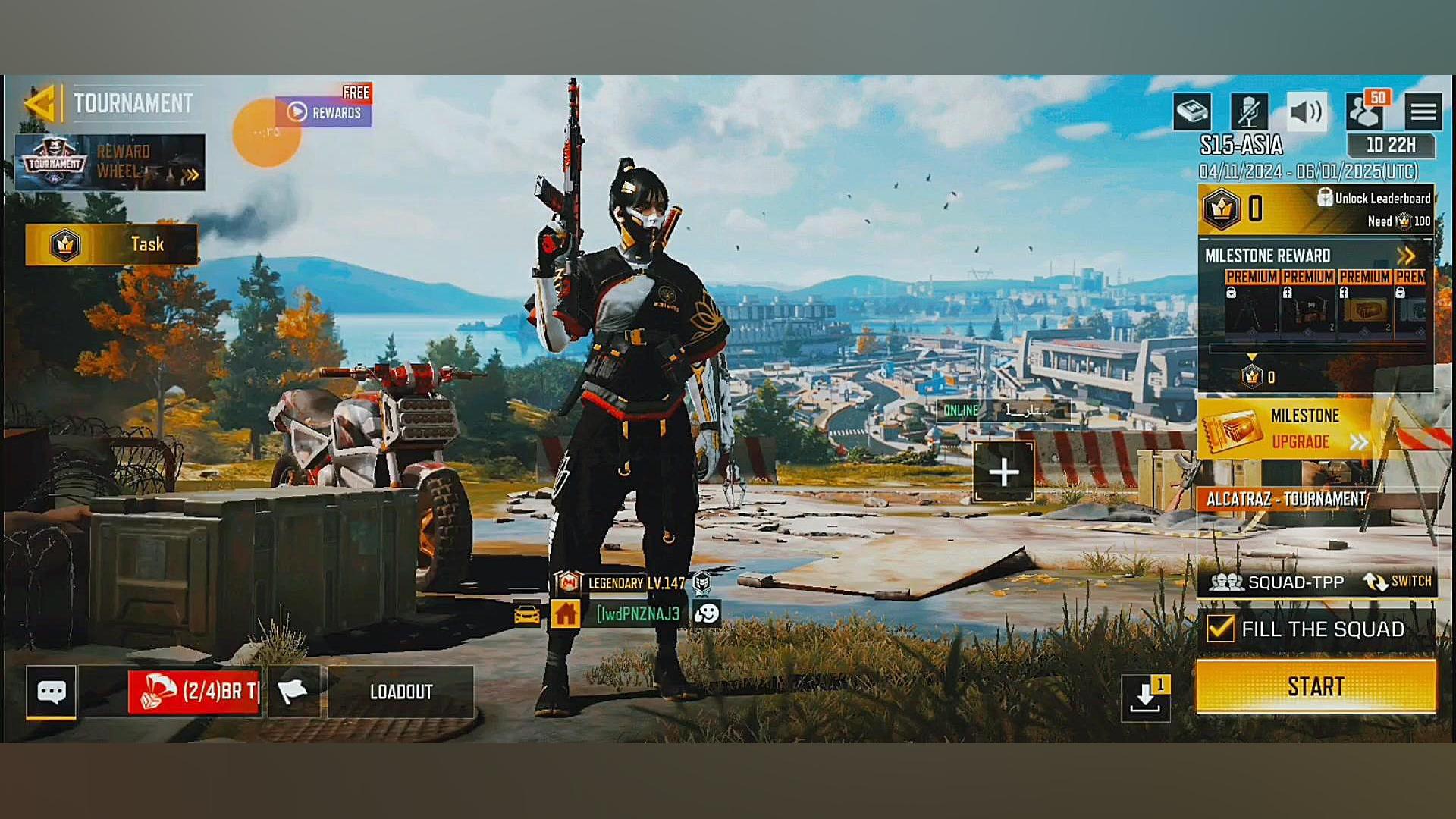Expand the Milestone Reward list
The image size is (1456, 819).
point(1405,256)
